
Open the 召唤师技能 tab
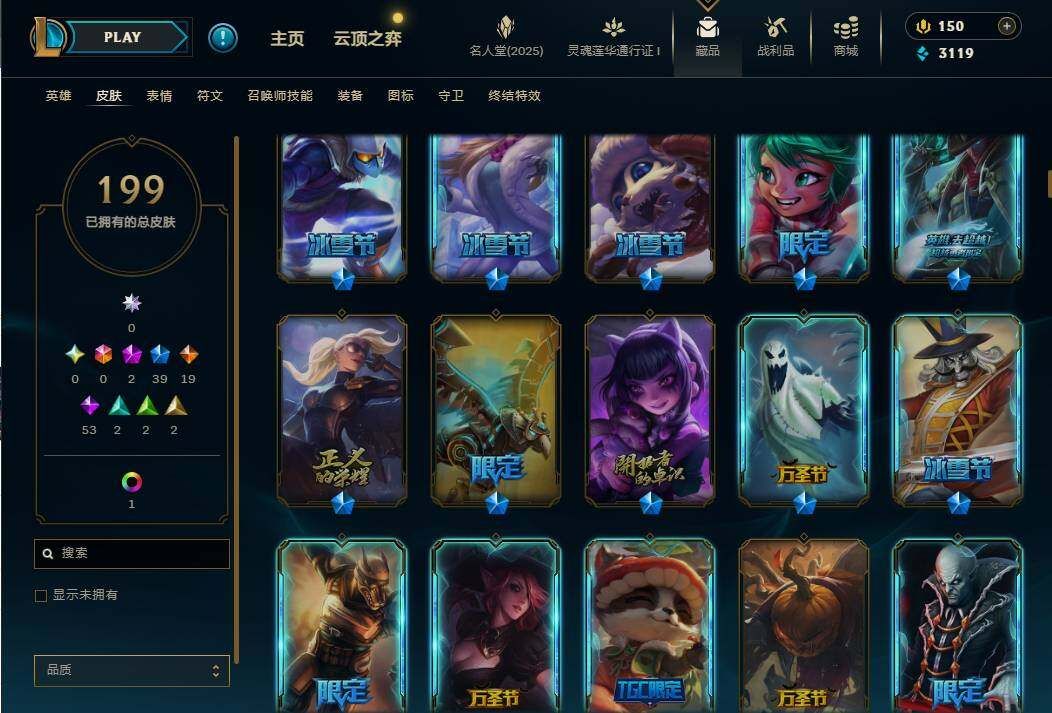280,96
